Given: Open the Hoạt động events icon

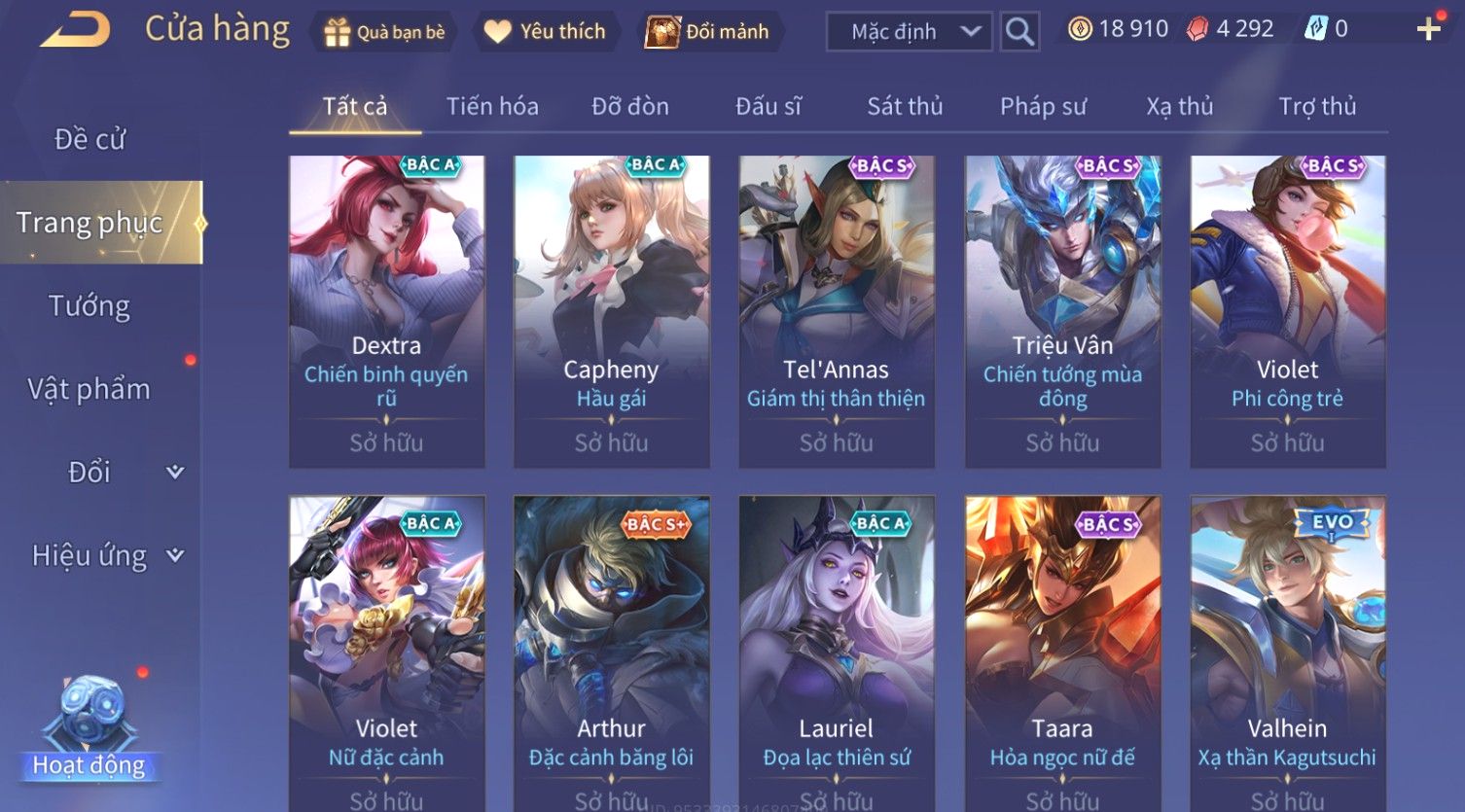Looking at the screenshot, I should pyautogui.click(x=89, y=729).
